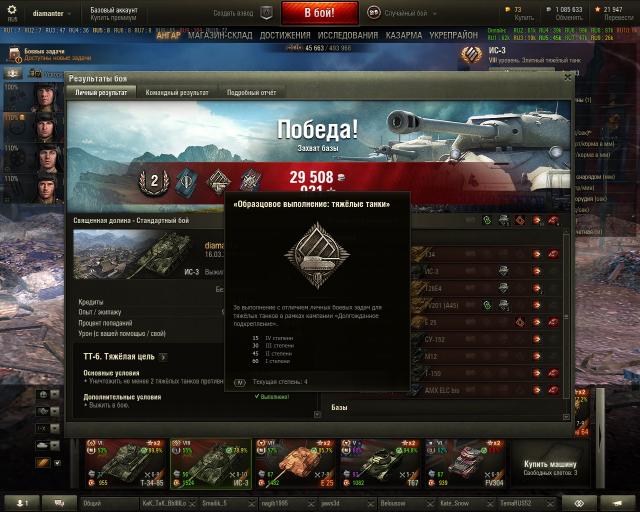Select the "Личный результат" tab
The image size is (640, 512).
[102, 92]
